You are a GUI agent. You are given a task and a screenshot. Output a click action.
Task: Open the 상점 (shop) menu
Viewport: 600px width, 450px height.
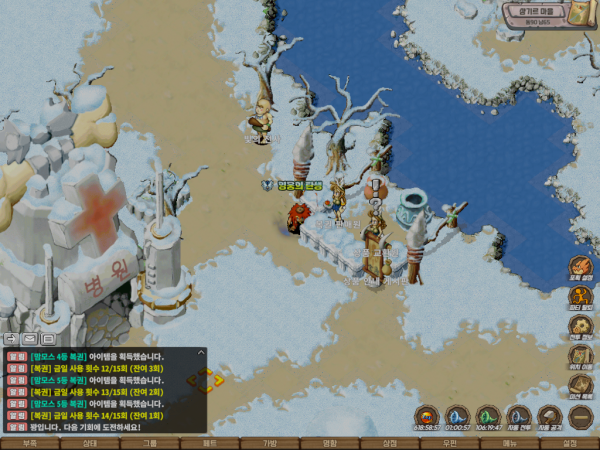point(390,443)
